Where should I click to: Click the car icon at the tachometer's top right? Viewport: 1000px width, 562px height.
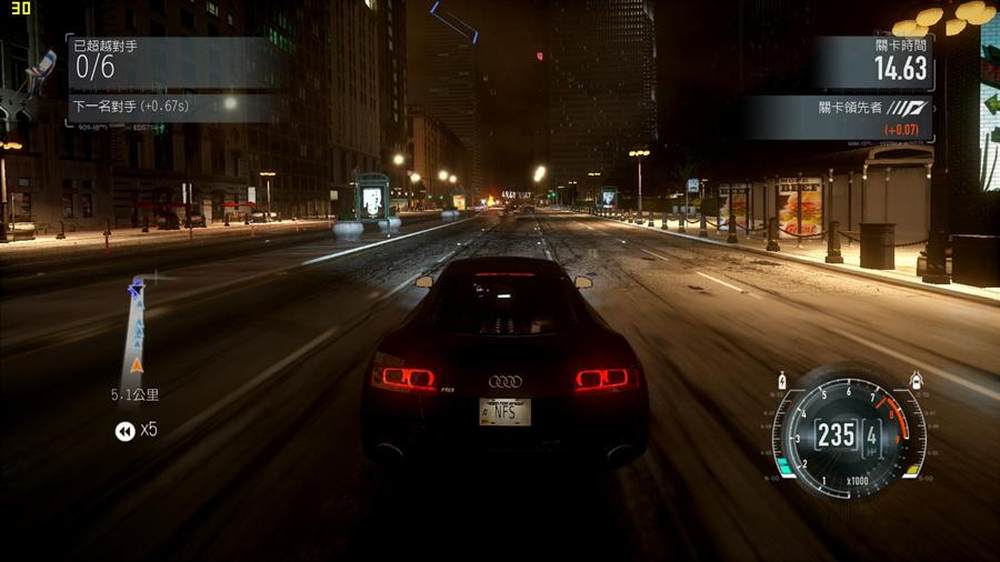click(915, 380)
